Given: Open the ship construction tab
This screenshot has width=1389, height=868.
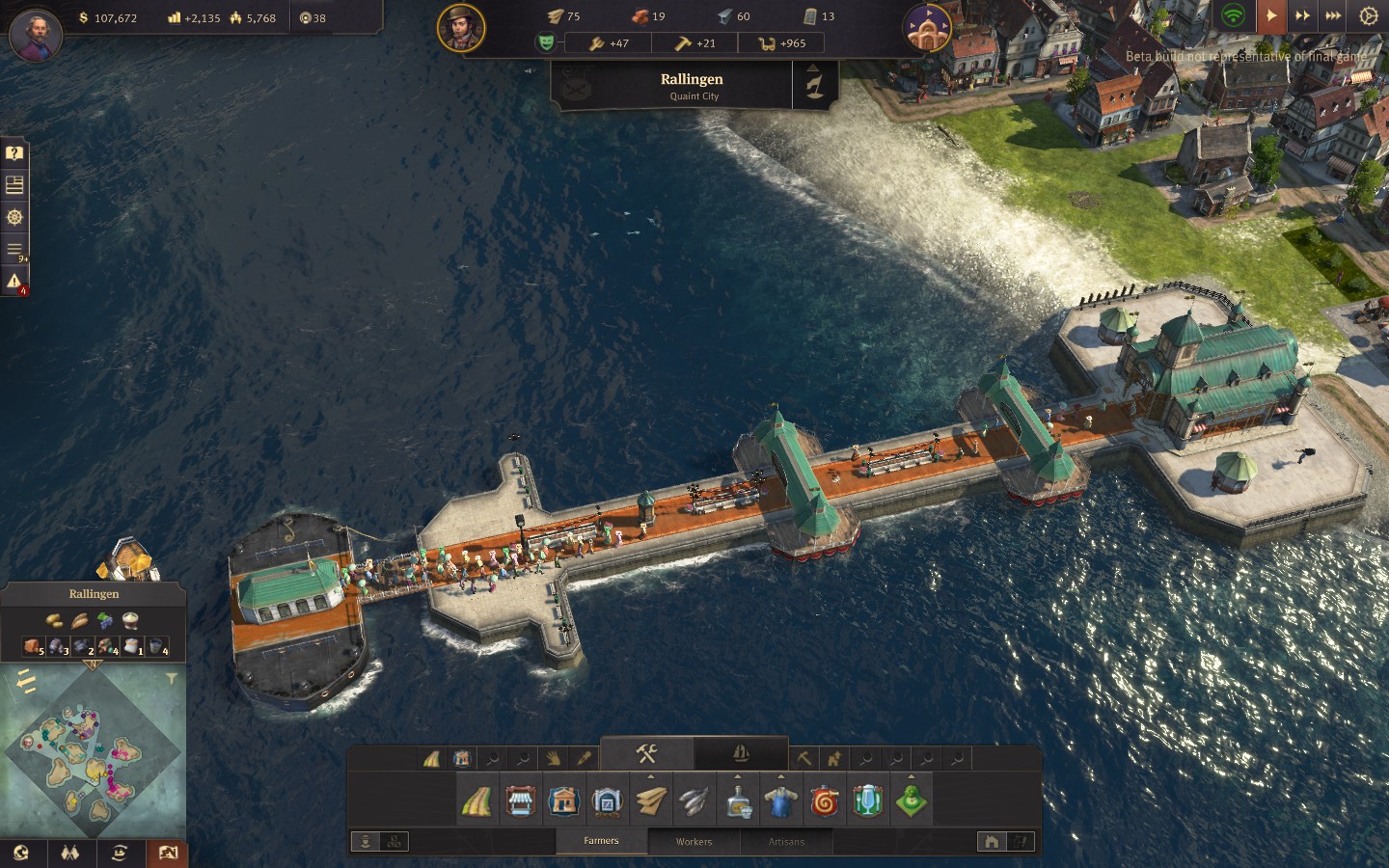Looking at the screenshot, I should (741, 753).
